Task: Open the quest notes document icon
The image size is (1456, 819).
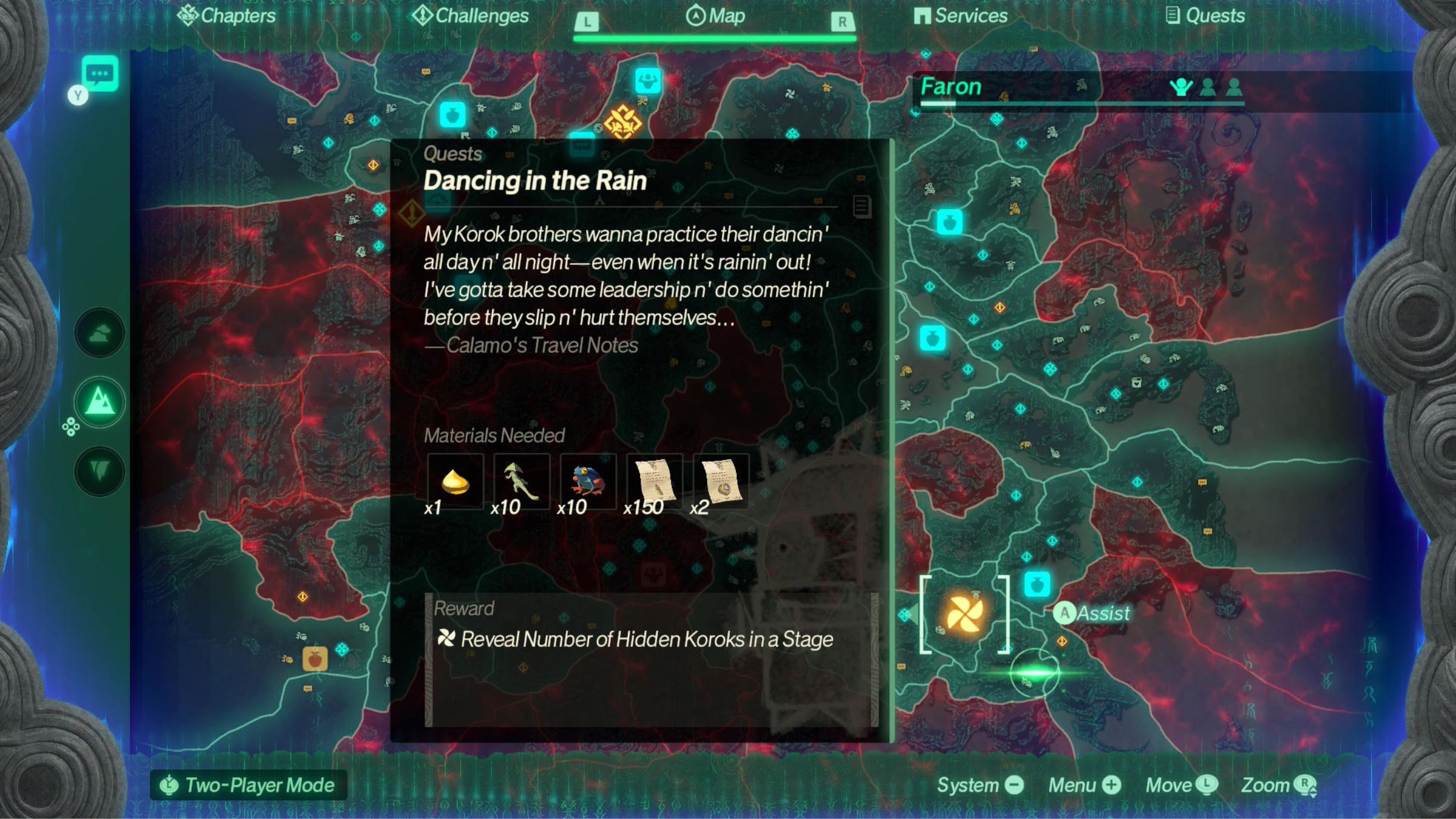Action: pyautogui.click(x=861, y=206)
